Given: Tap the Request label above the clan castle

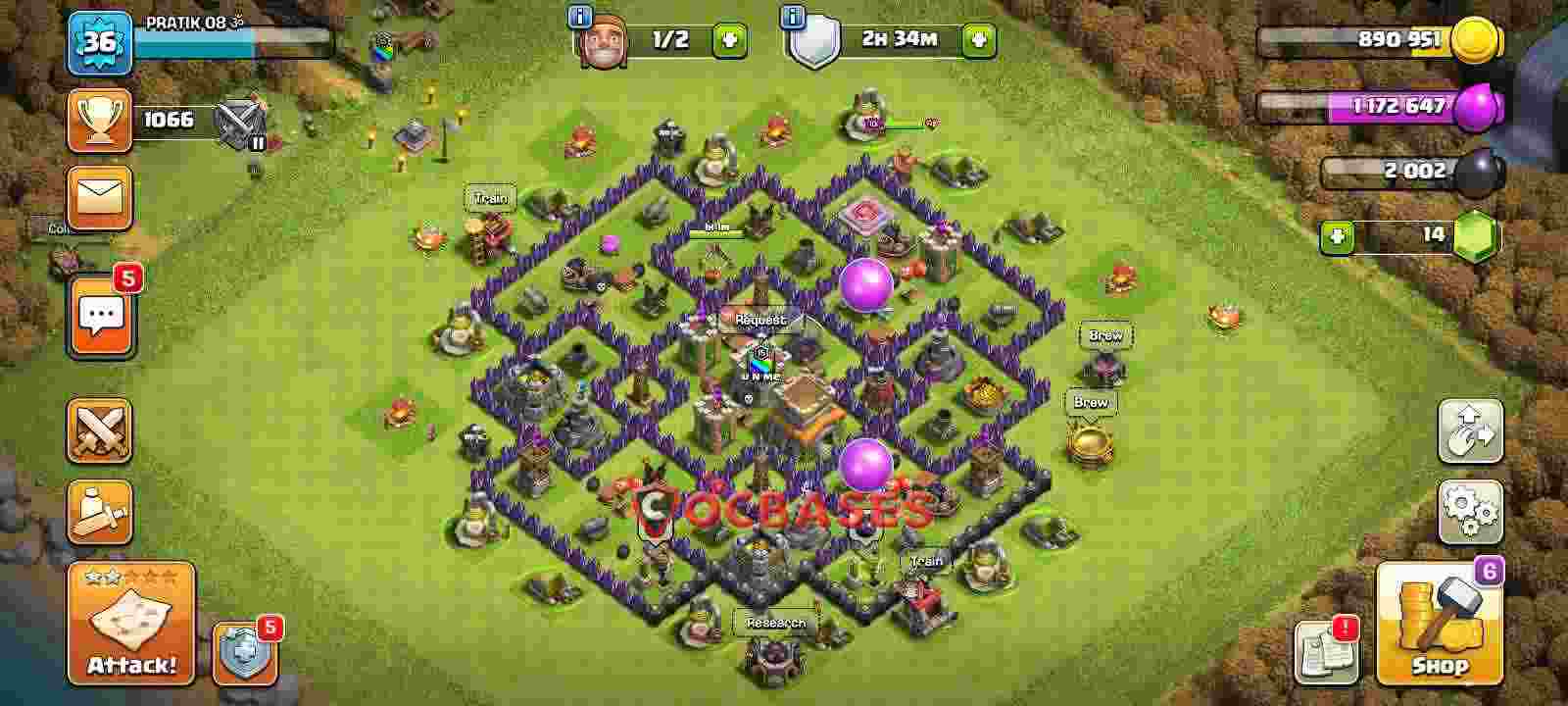Looking at the screenshot, I should click(x=759, y=319).
